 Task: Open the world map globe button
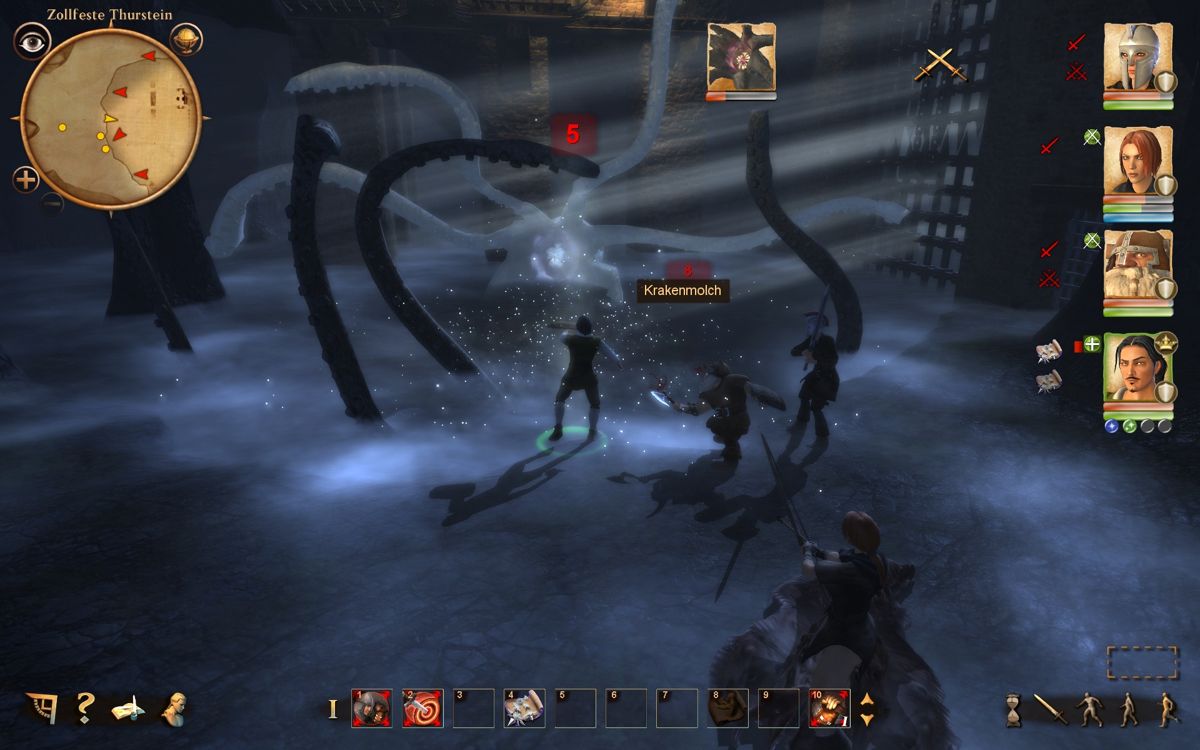click(x=186, y=40)
